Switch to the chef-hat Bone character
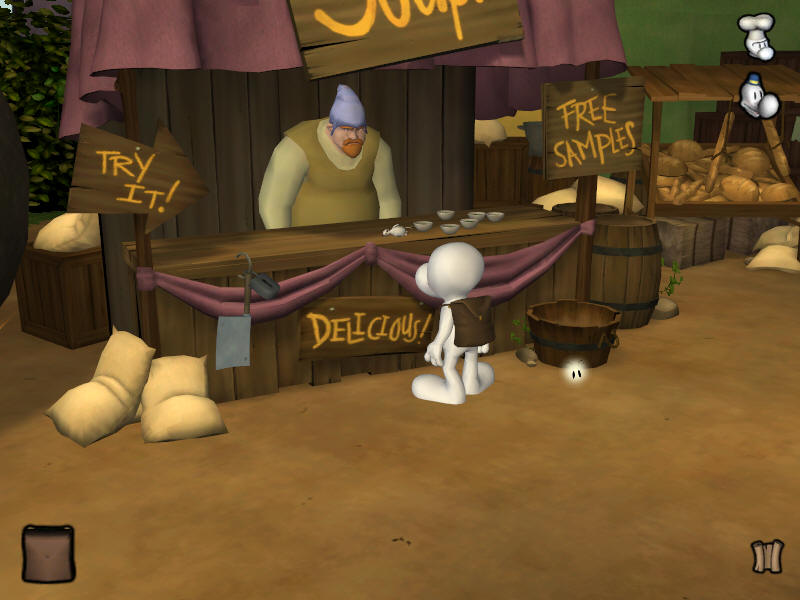The width and height of the screenshot is (800, 600). coord(756,36)
